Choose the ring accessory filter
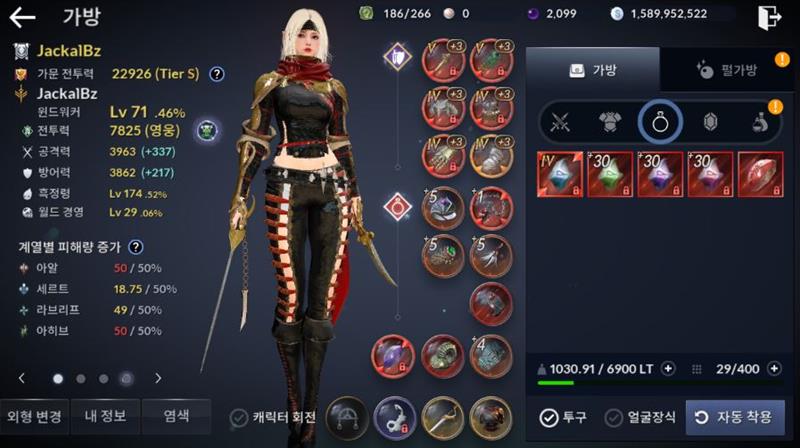Viewport: 800px width, 448px height. [660, 122]
